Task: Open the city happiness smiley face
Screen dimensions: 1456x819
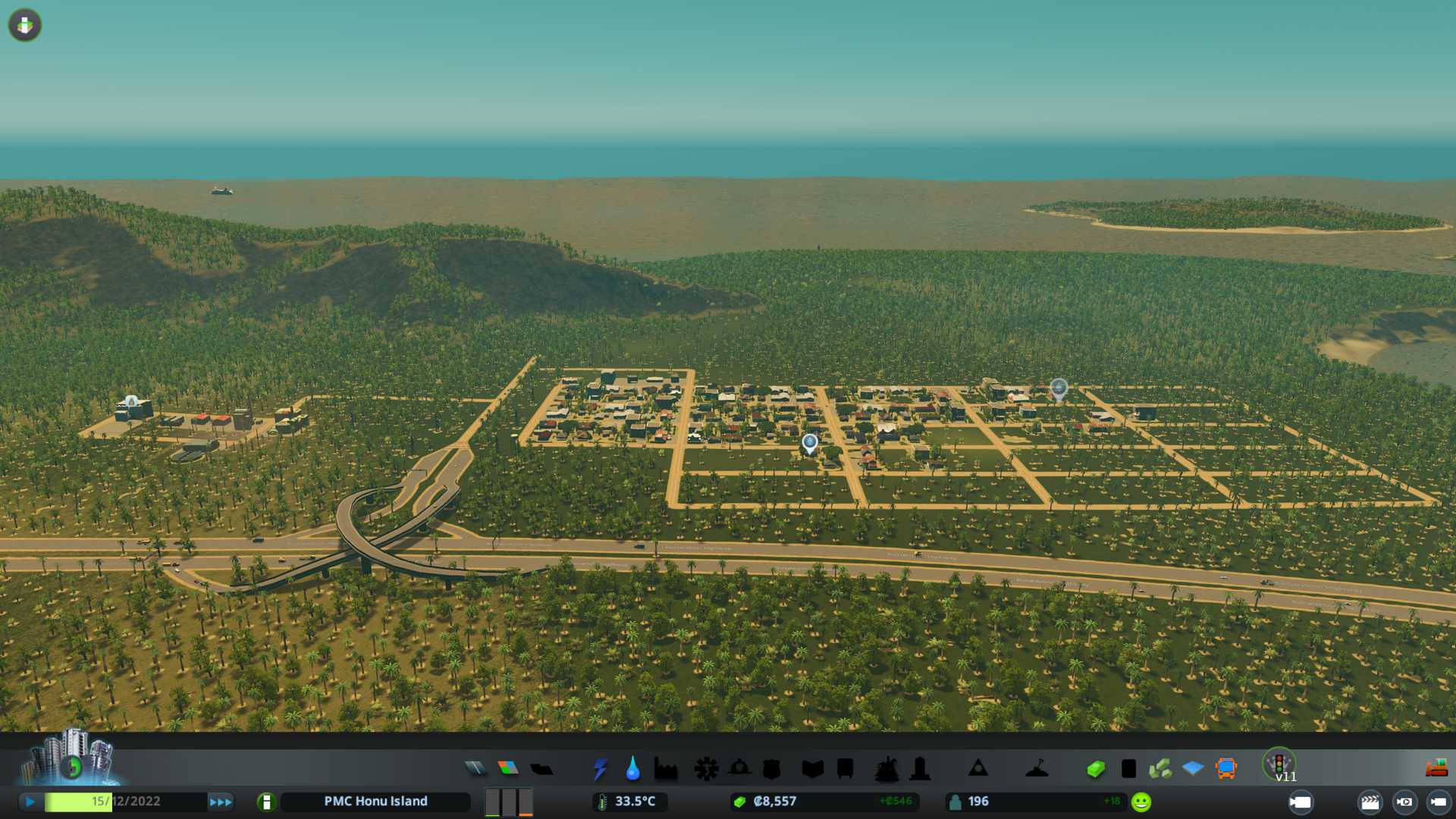Action: (1141, 802)
